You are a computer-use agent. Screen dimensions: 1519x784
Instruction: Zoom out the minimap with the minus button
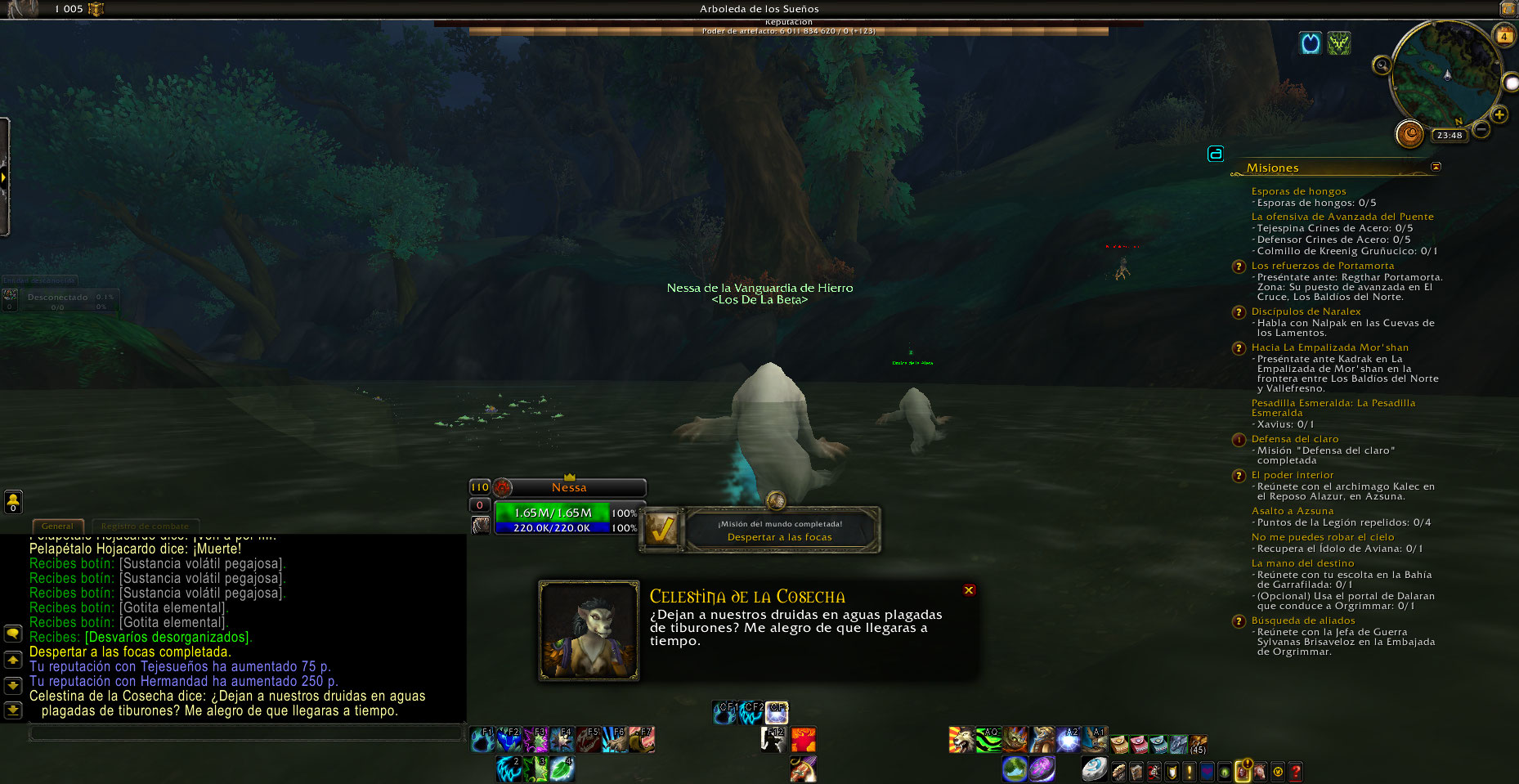(1481, 129)
